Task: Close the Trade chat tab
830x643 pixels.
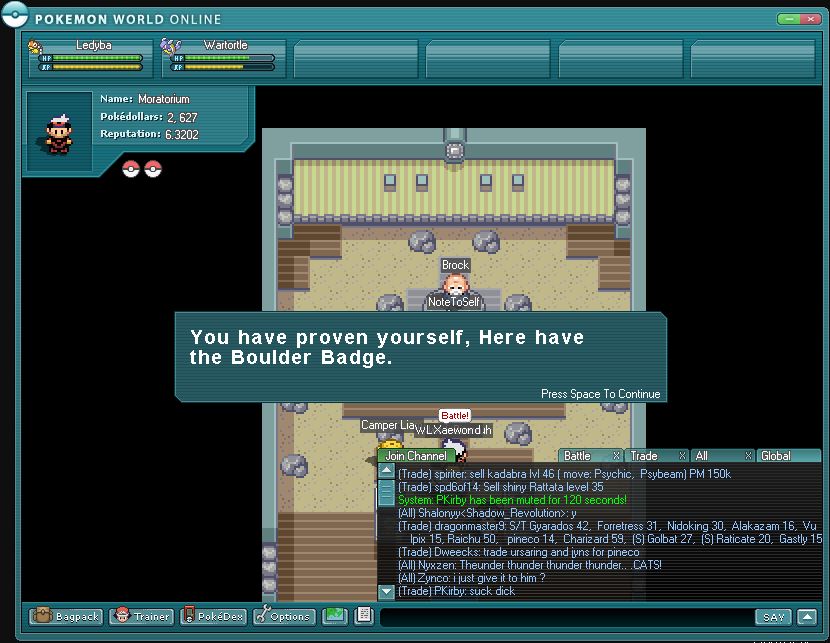Action: pos(683,456)
